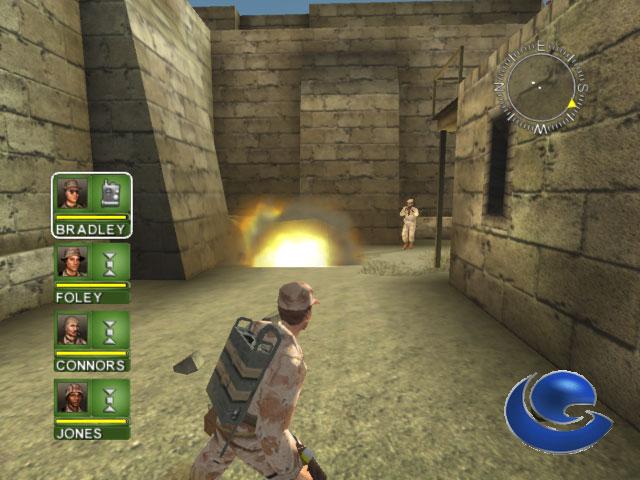Click the blue swirl logo overlay

point(556,414)
